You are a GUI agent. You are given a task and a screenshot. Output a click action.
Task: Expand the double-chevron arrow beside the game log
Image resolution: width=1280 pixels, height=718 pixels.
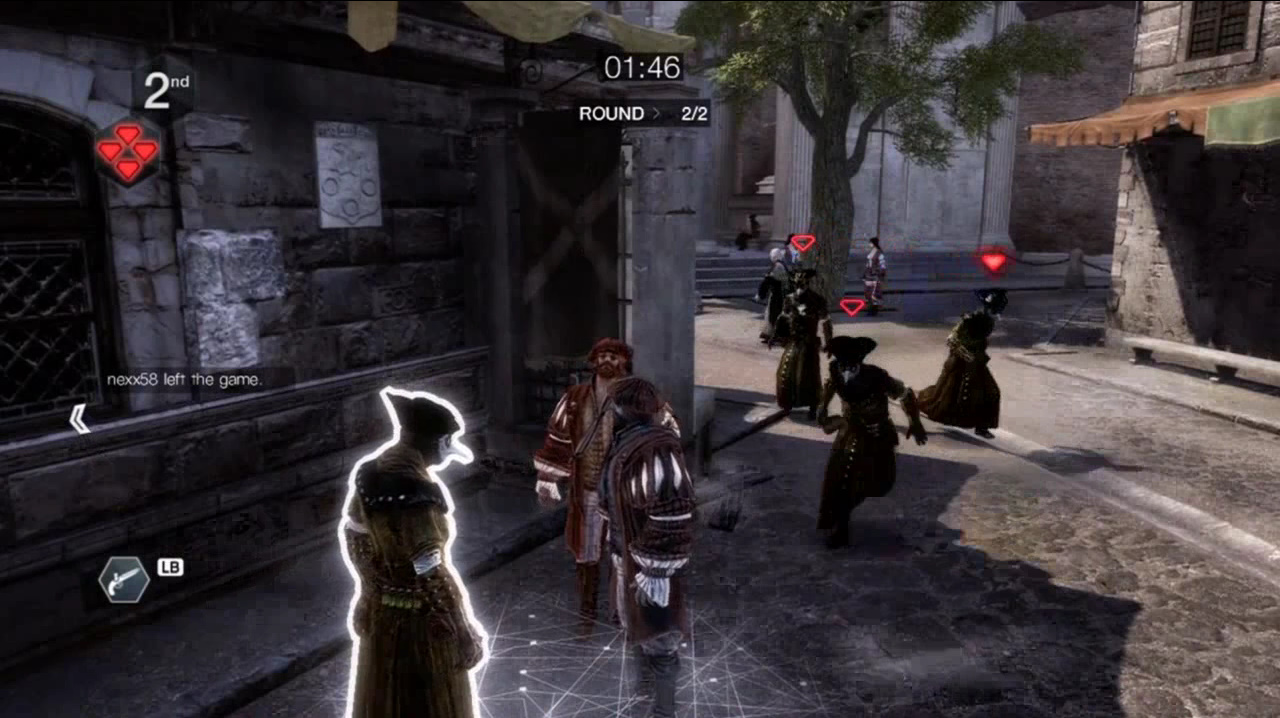79,419
